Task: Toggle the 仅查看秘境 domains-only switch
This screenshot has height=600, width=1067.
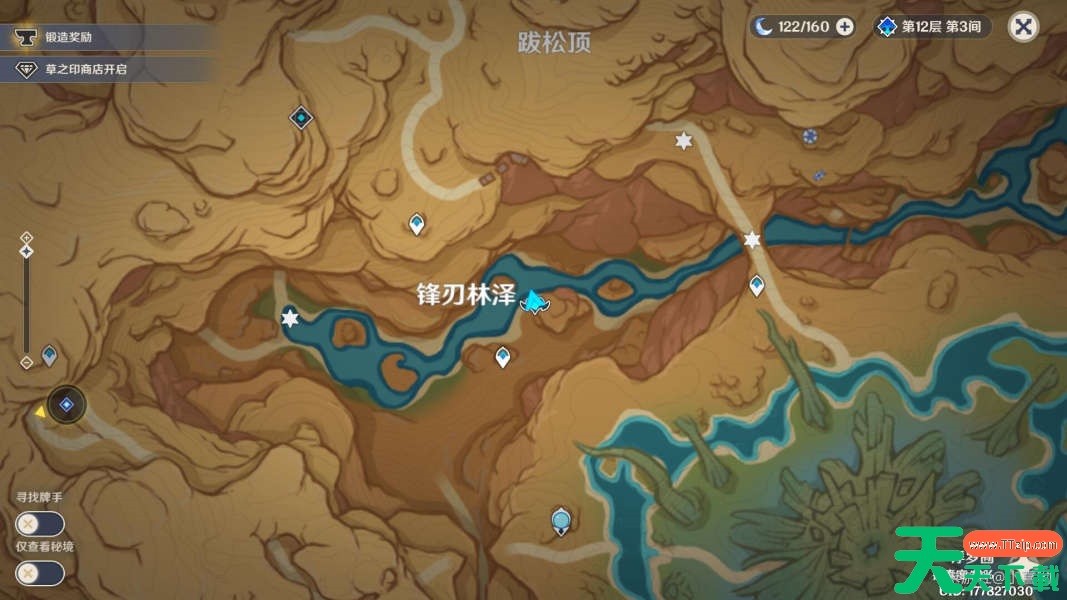Action: coord(40,573)
